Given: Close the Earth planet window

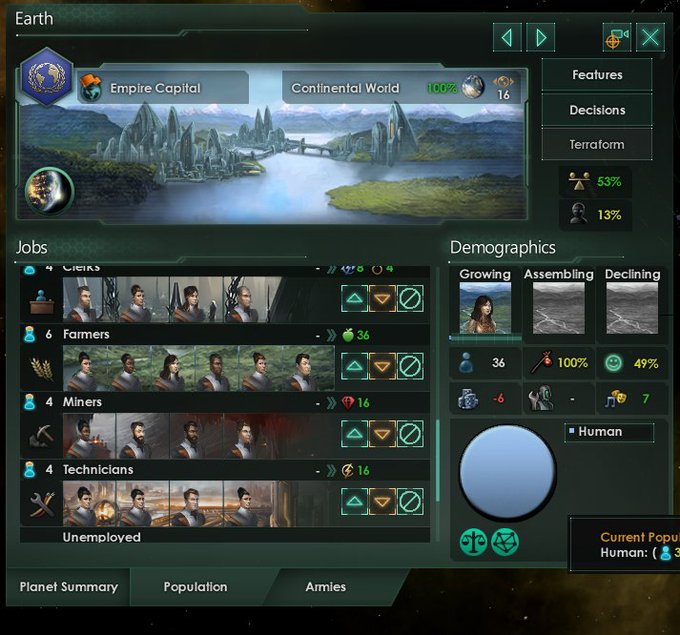Looking at the screenshot, I should click(651, 38).
